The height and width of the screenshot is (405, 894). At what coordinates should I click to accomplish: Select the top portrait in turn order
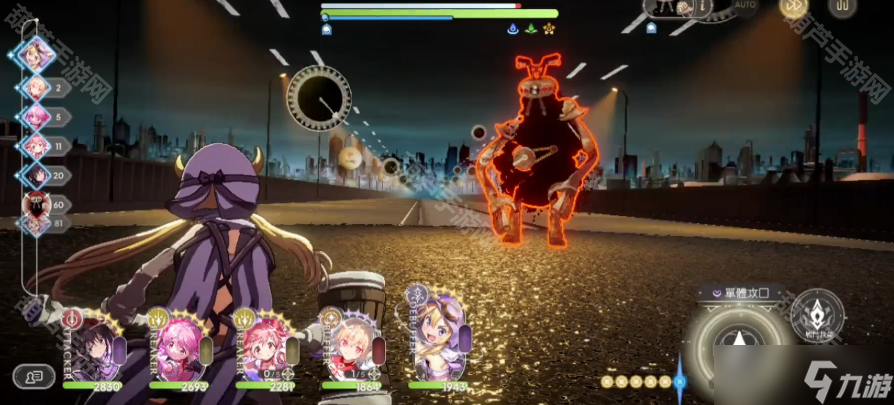pyautogui.click(x=37, y=51)
